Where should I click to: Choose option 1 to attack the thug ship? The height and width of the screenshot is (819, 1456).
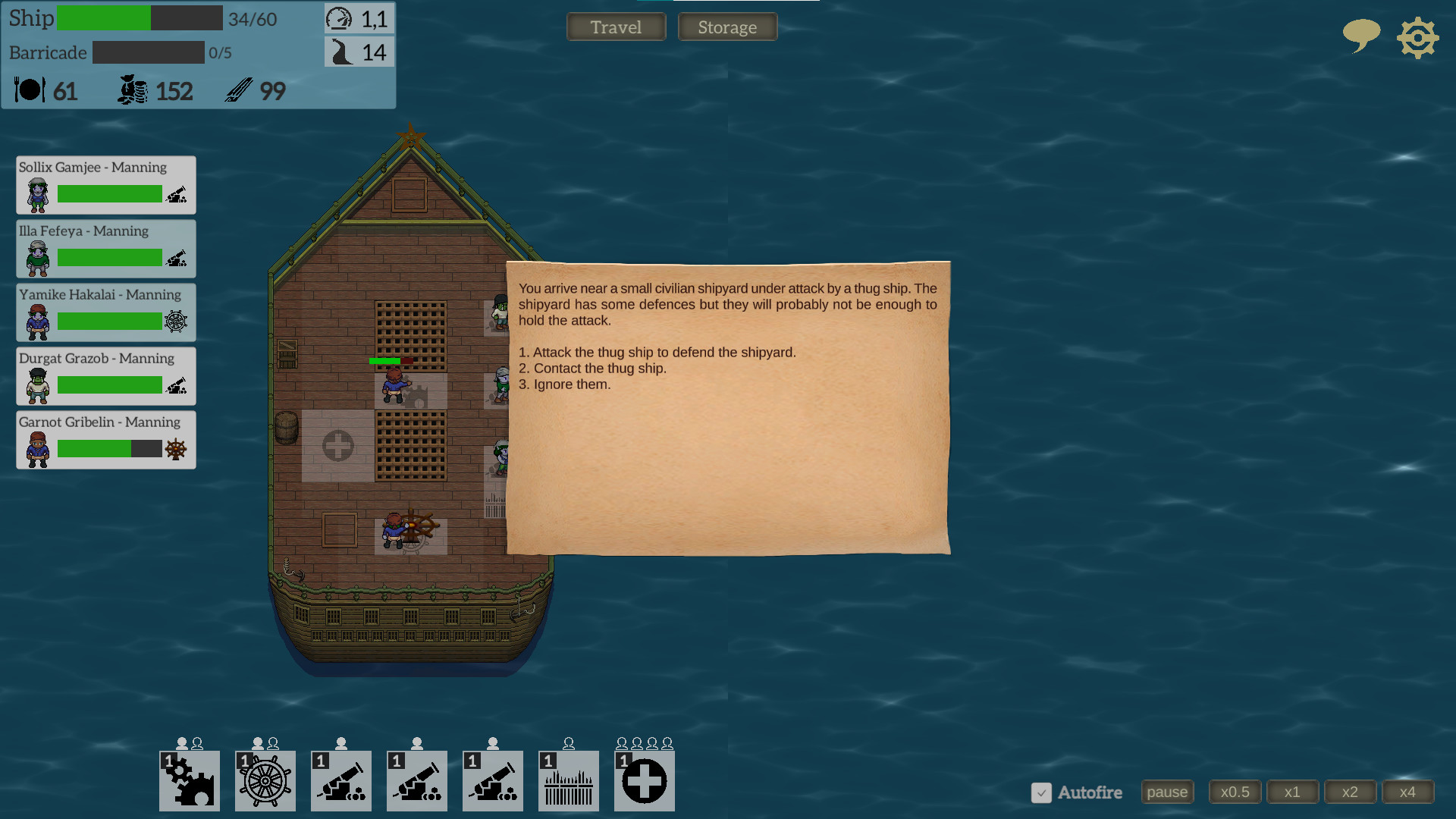[657, 352]
